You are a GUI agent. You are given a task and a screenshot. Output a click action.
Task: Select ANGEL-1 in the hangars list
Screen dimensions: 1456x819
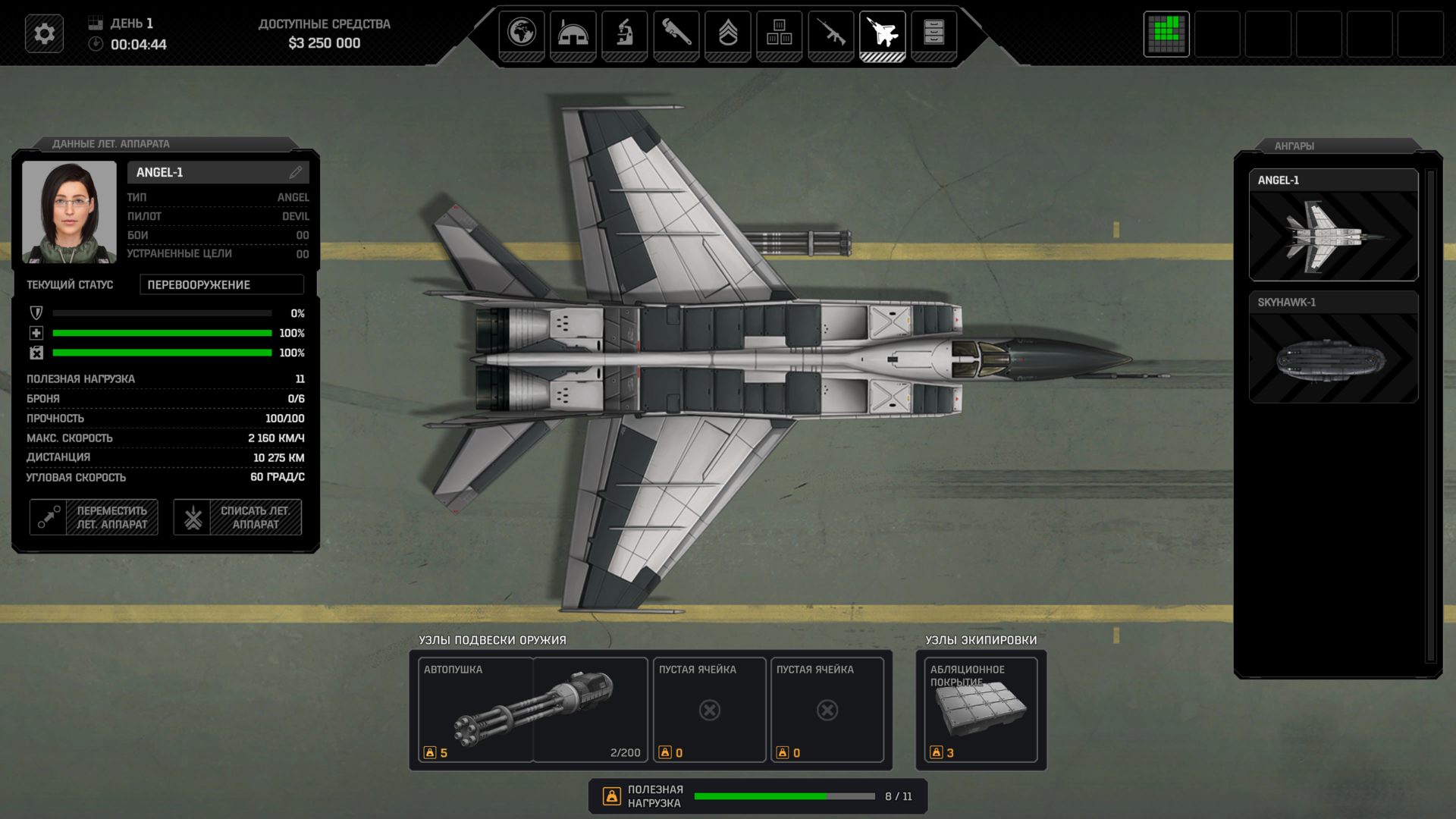[1333, 225]
